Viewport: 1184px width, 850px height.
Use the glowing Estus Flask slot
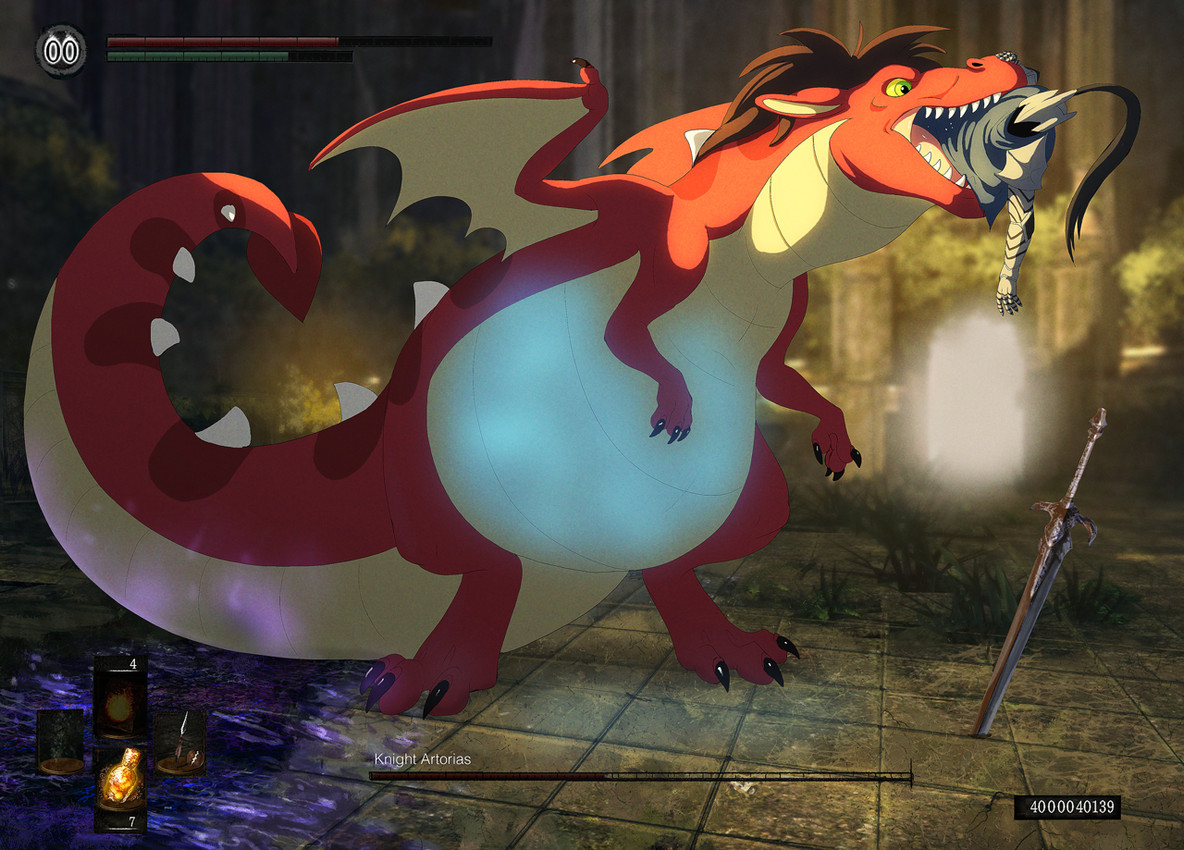pos(119,782)
